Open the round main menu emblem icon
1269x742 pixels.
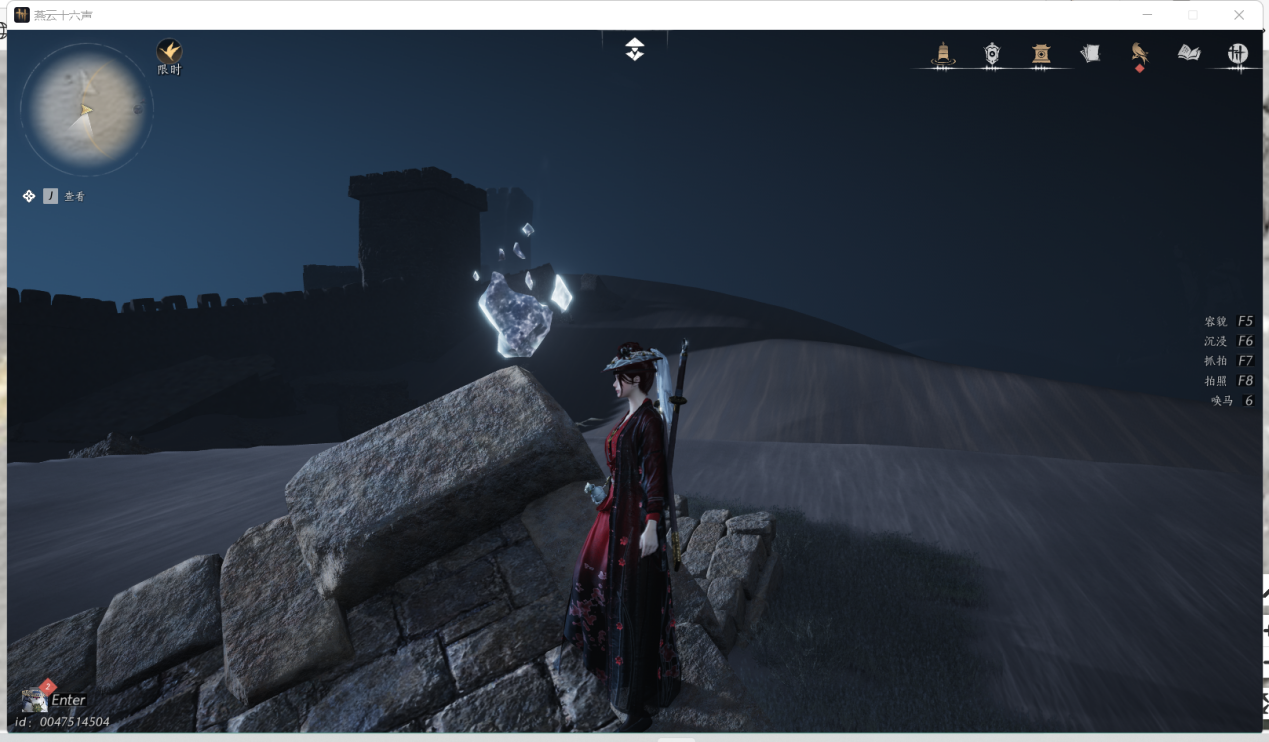pyautogui.click(x=1238, y=54)
